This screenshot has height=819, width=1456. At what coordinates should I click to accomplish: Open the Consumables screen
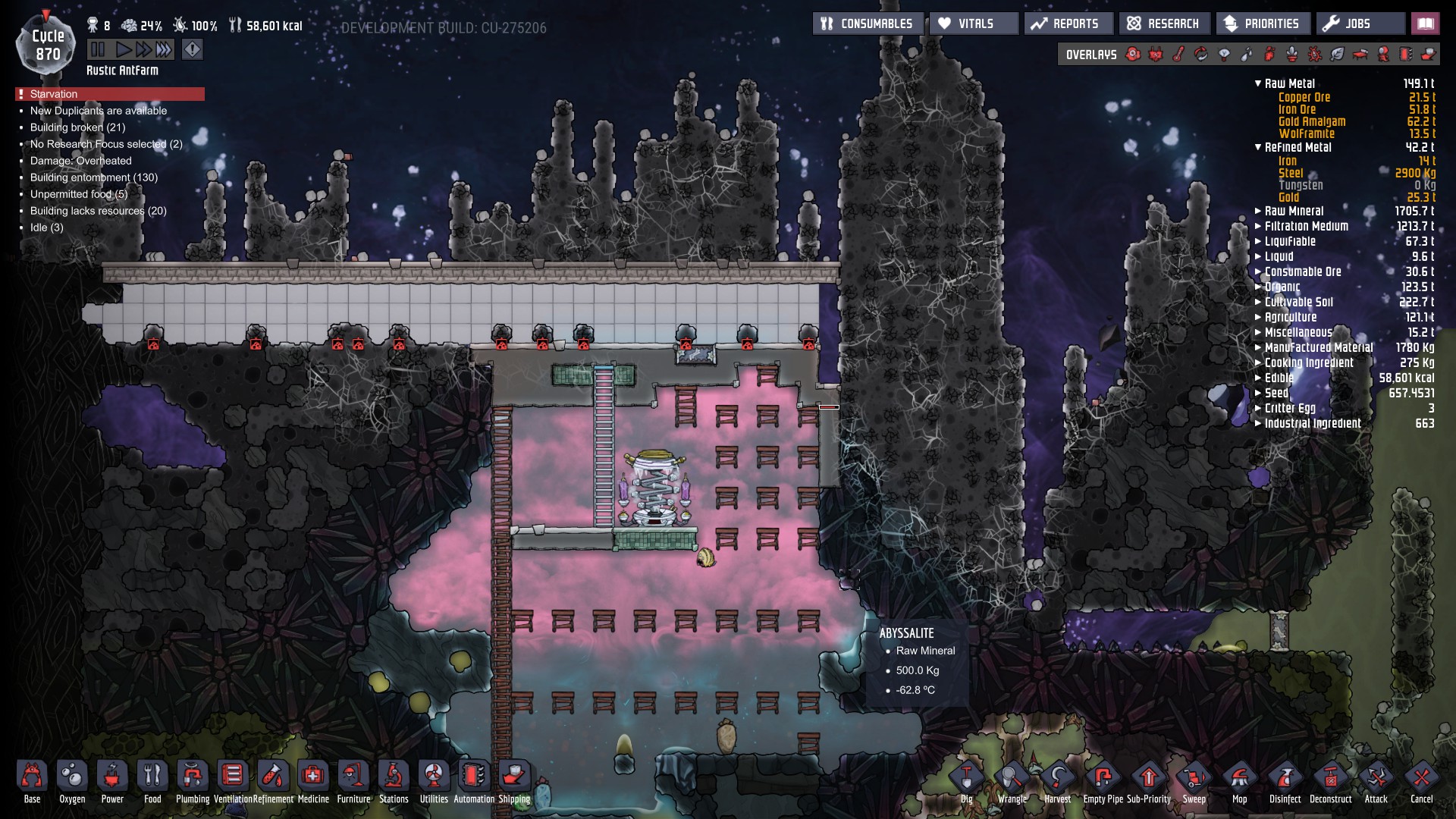(868, 24)
